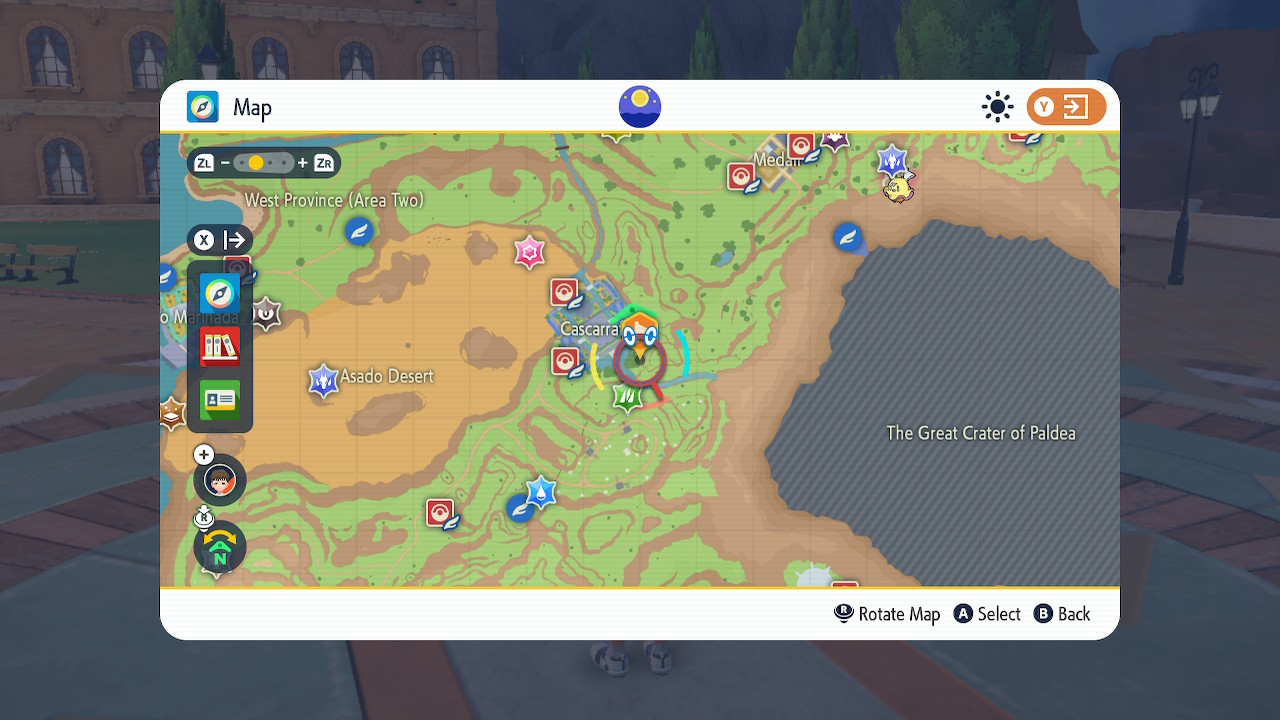Click the blue fly-point feather near West Province
The height and width of the screenshot is (720, 1280).
coord(358,231)
